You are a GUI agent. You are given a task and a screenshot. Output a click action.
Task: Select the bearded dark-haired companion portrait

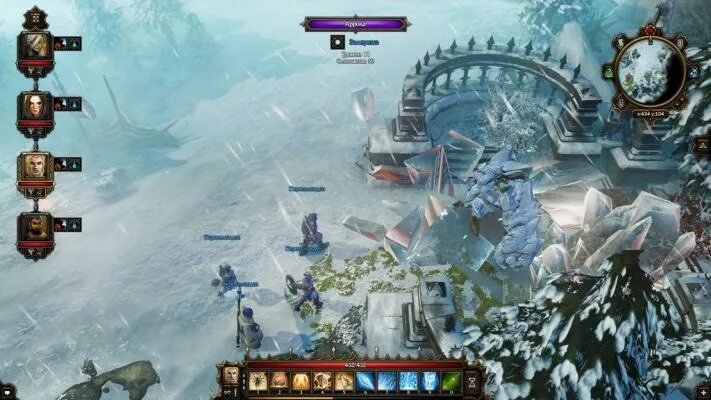(35, 226)
